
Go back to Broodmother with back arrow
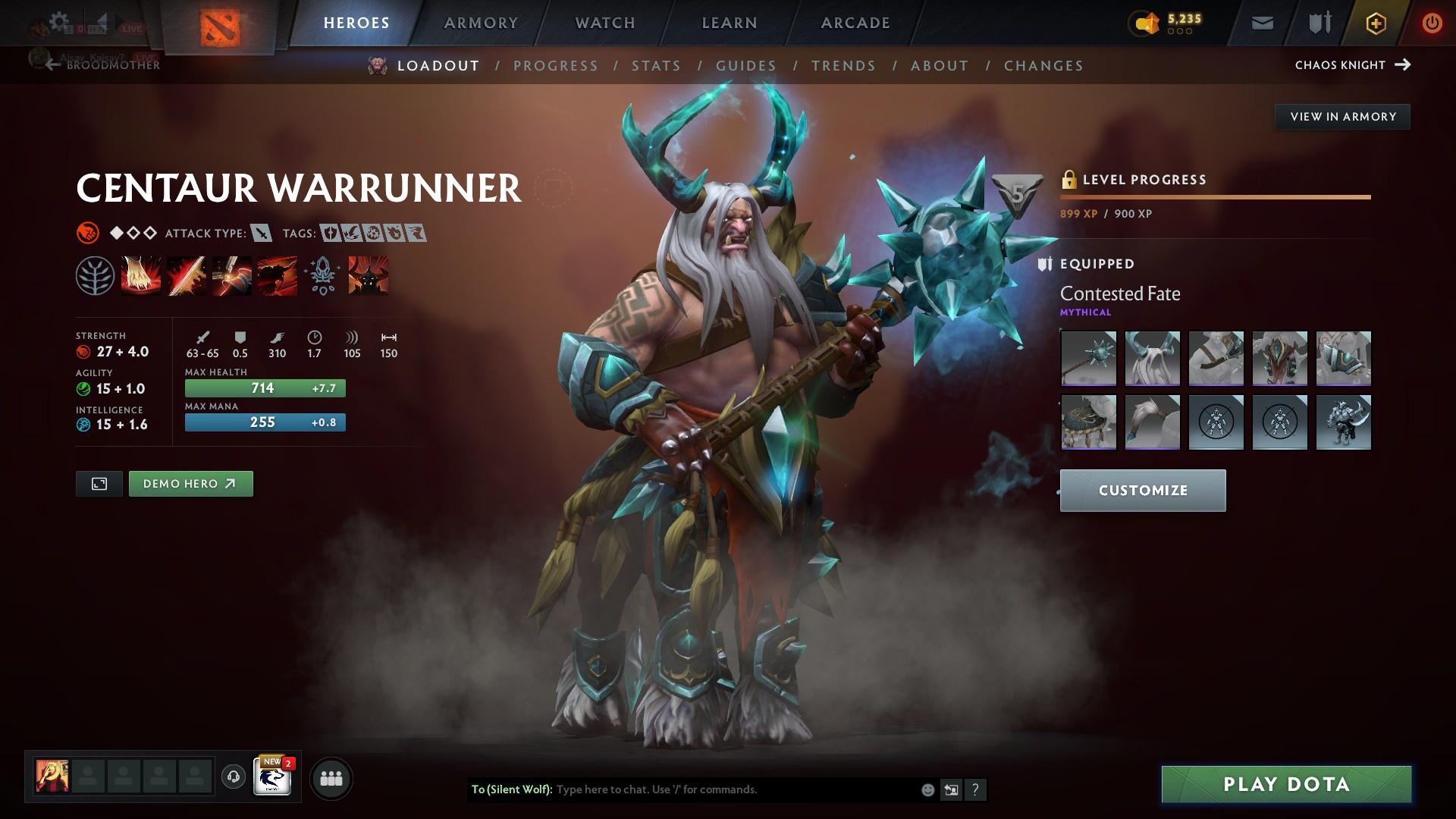[51, 64]
